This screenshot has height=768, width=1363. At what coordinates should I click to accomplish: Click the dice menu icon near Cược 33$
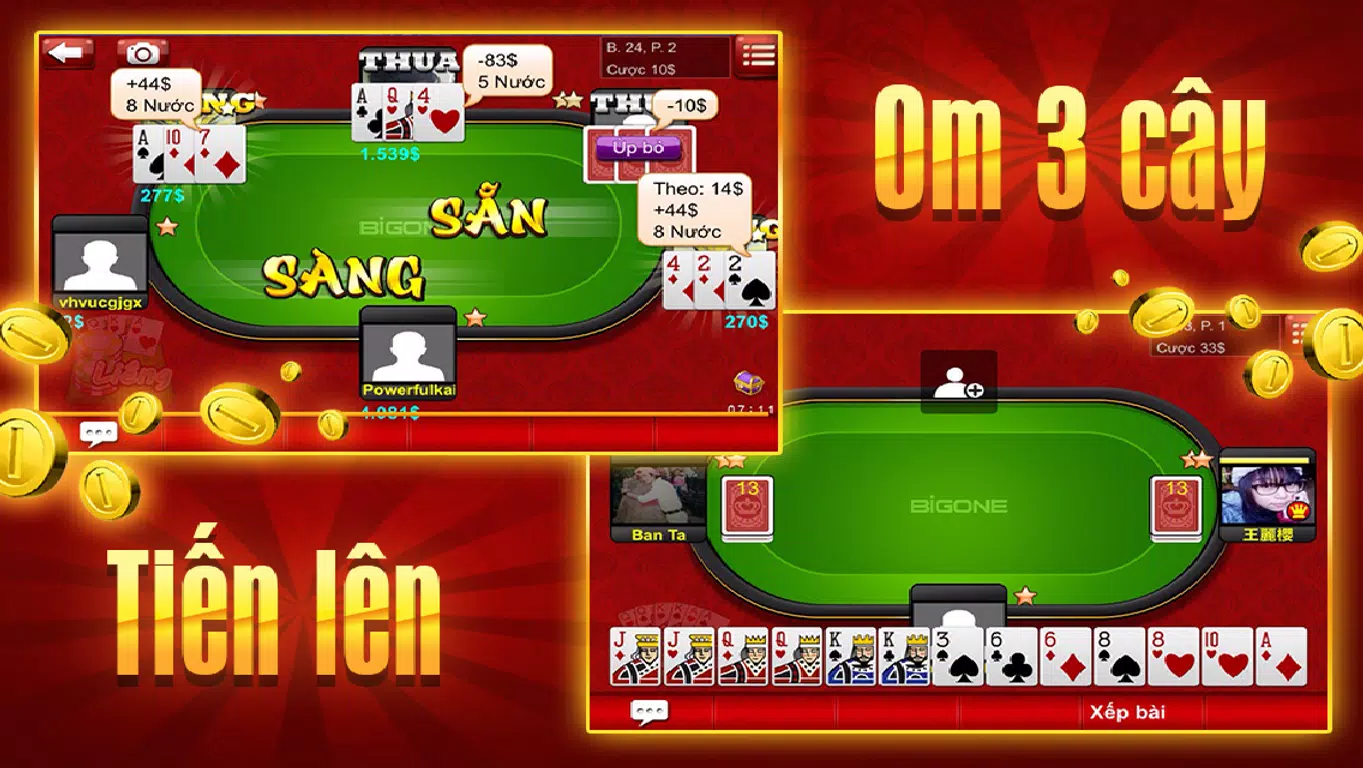(1297, 330)
